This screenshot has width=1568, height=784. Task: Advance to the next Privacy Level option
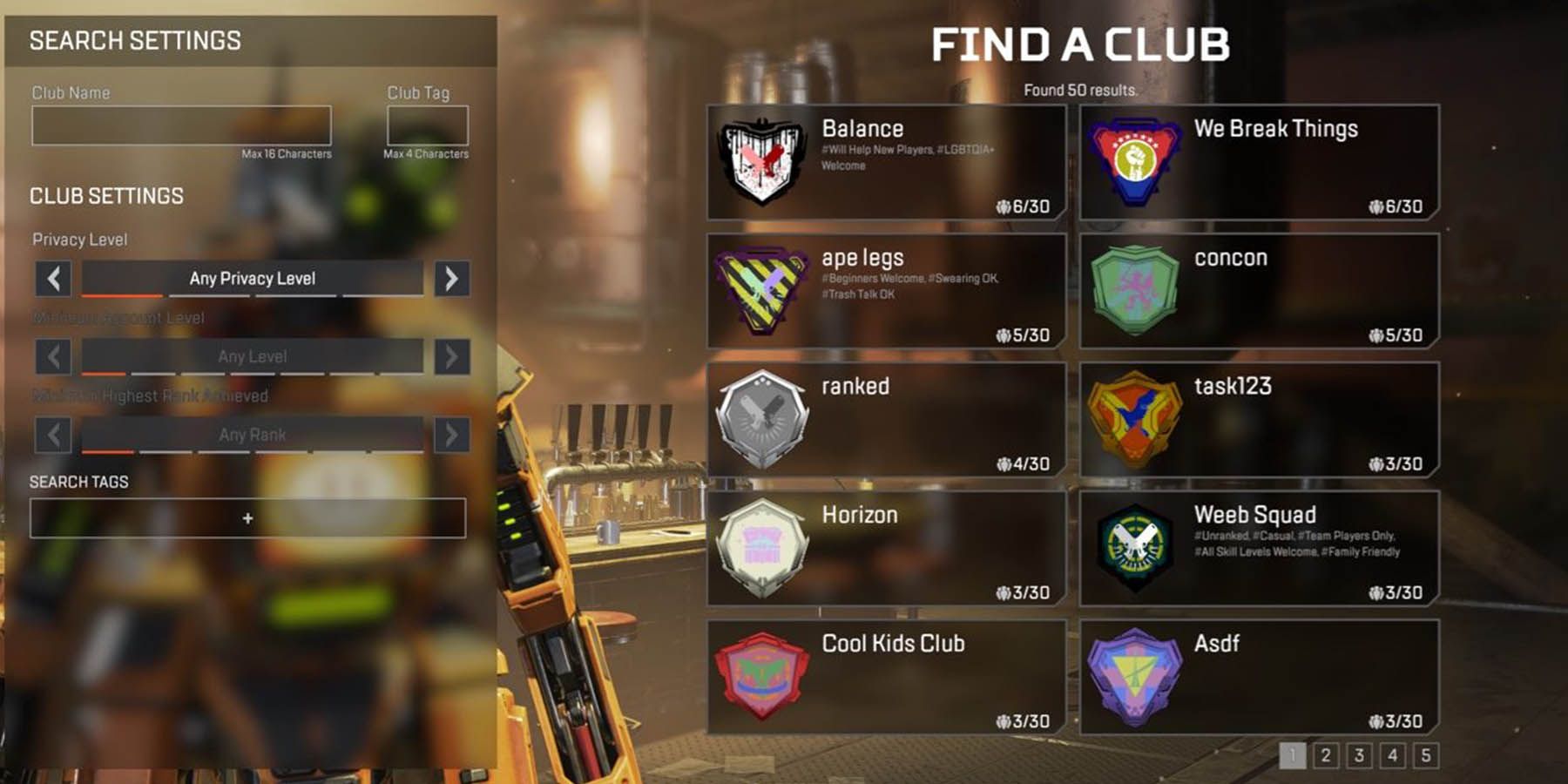click(x=451, y=279)
